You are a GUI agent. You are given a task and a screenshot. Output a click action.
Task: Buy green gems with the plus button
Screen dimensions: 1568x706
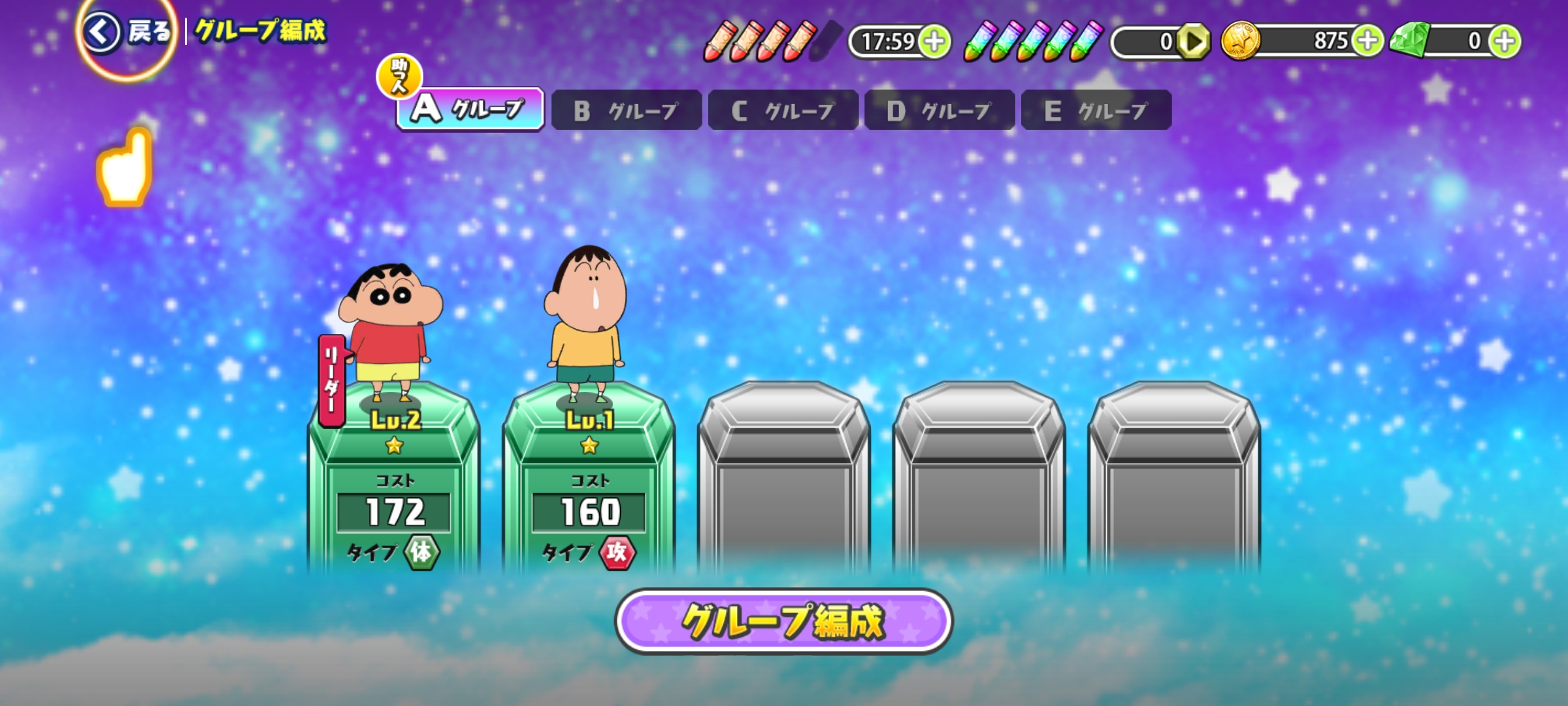pyautogui.click(x=1505, y=41)
